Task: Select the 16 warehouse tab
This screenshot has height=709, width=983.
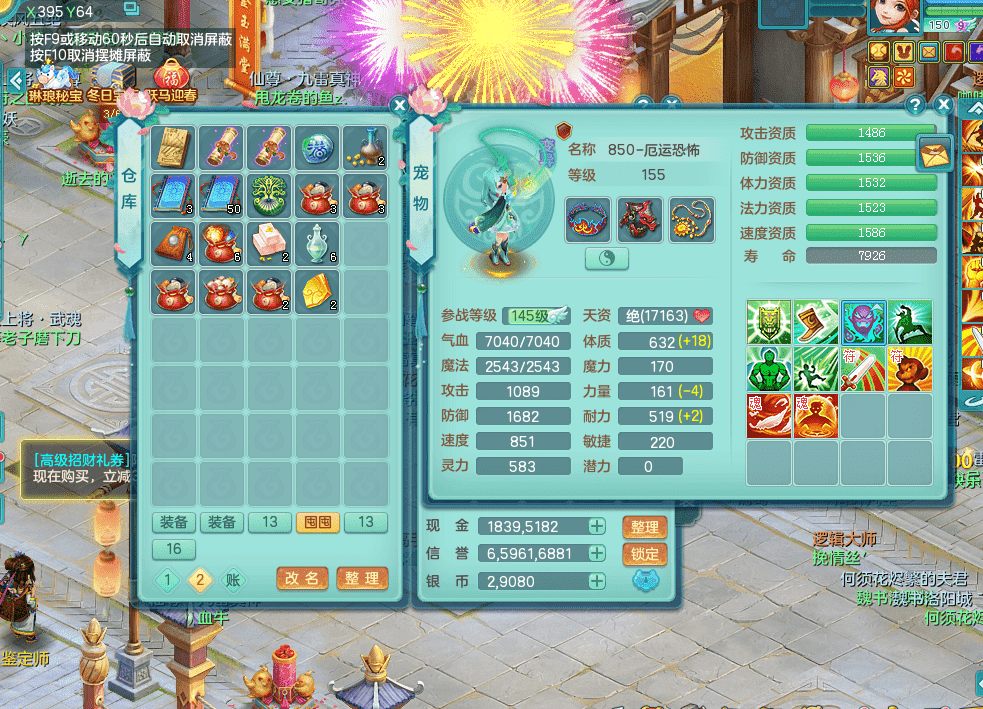Action: click(x=174, y=549)
